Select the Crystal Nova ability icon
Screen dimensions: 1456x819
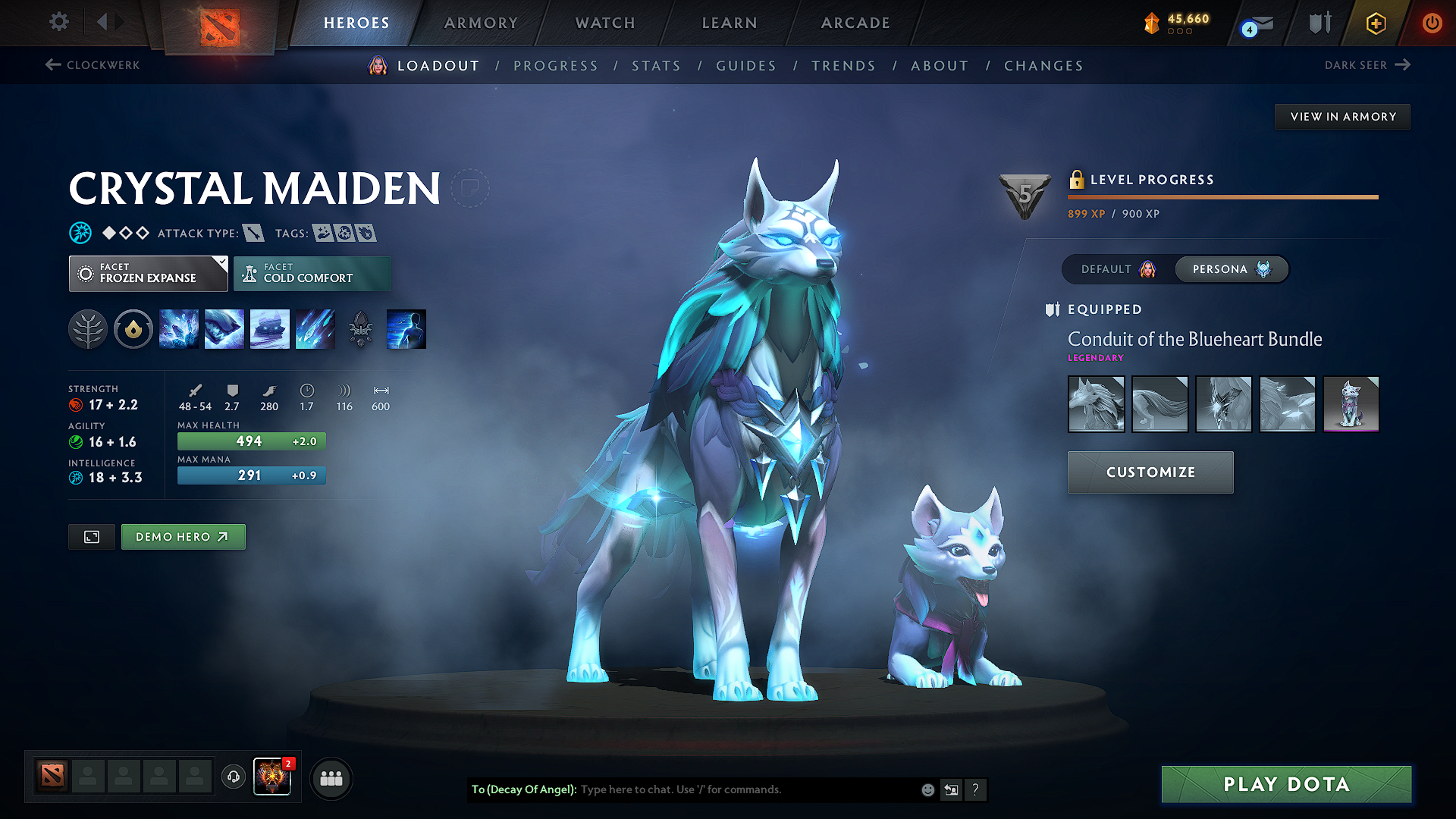(179, 328)
